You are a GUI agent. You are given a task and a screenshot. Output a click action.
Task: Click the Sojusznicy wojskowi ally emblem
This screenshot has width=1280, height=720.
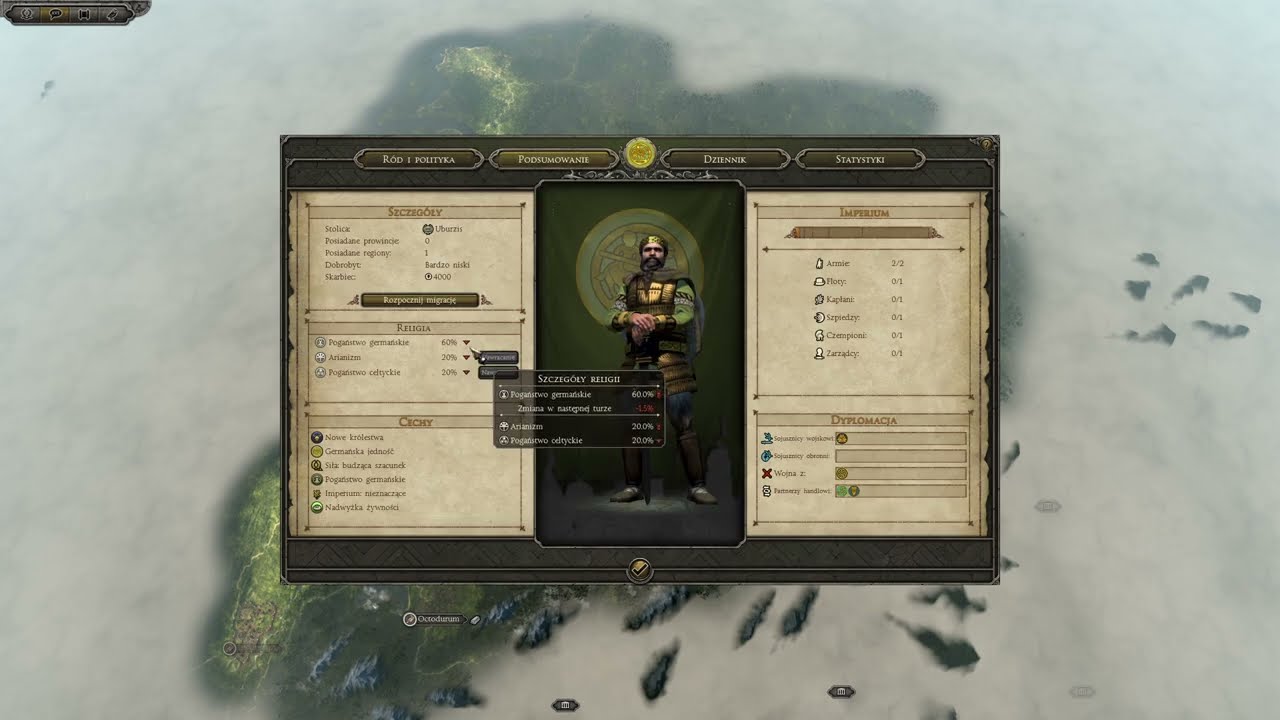coord(842,438)
